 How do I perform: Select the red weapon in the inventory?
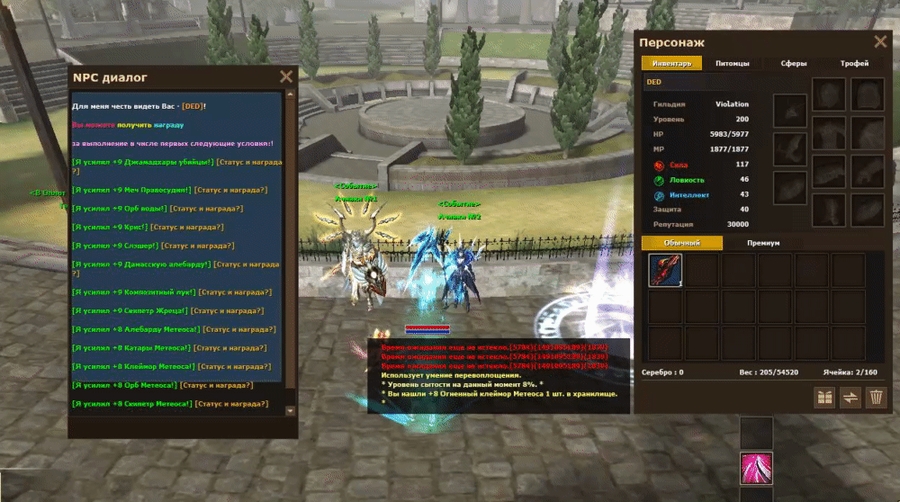[x=665, y=270]
